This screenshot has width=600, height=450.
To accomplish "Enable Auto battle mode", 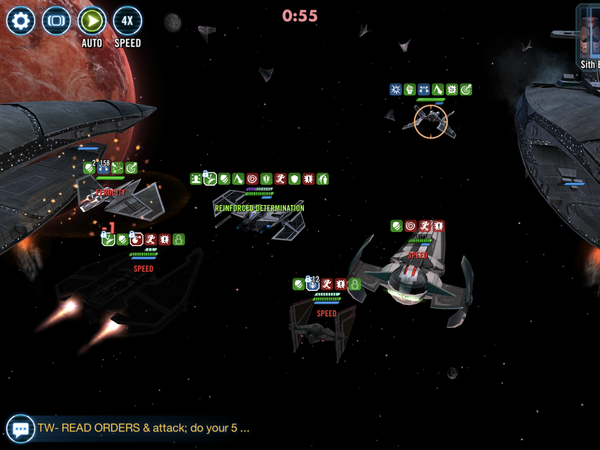I will click(x=92, y=20).
